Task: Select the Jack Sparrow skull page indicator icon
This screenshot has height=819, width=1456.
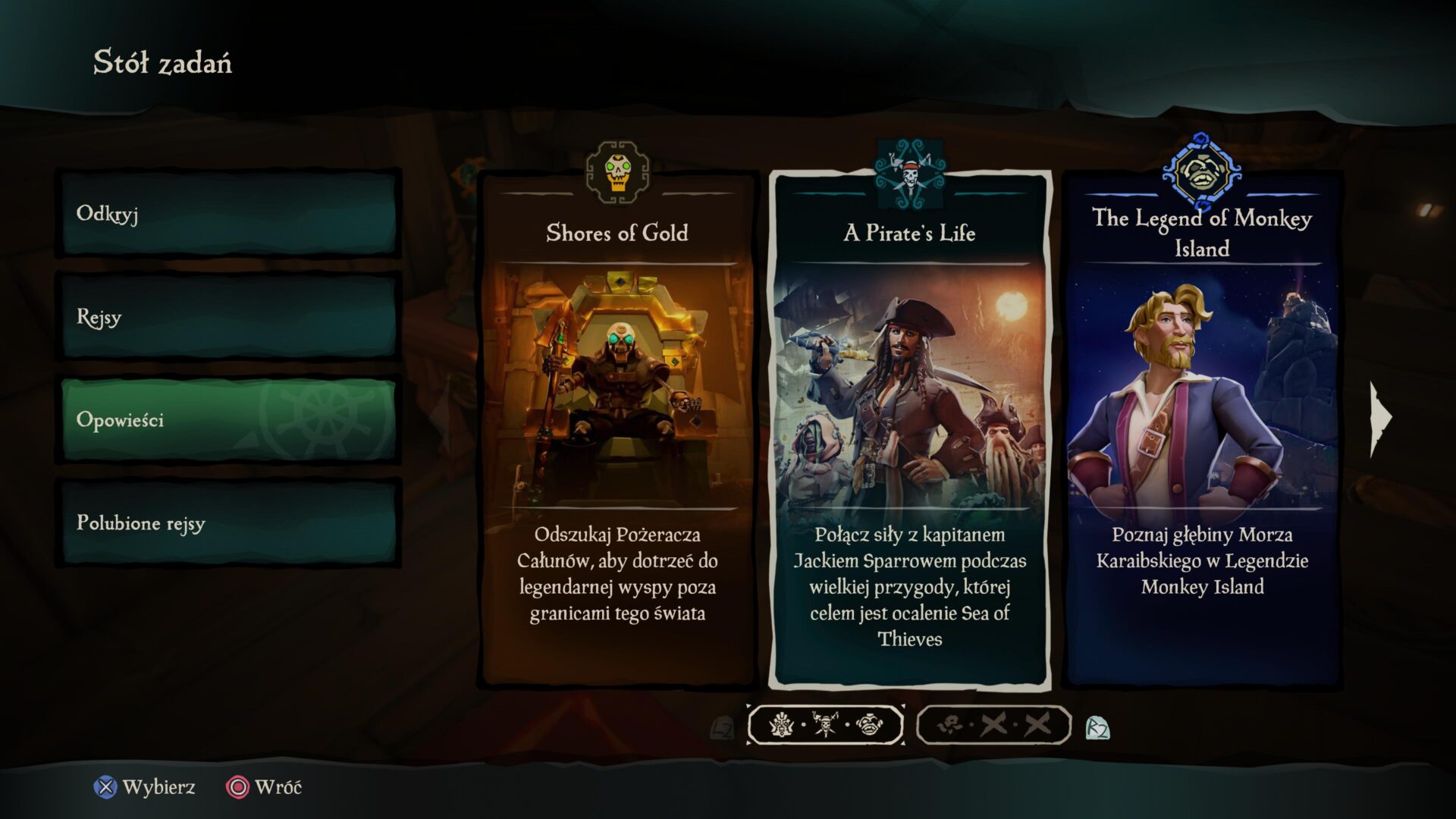Action: [x=824, y=724]
